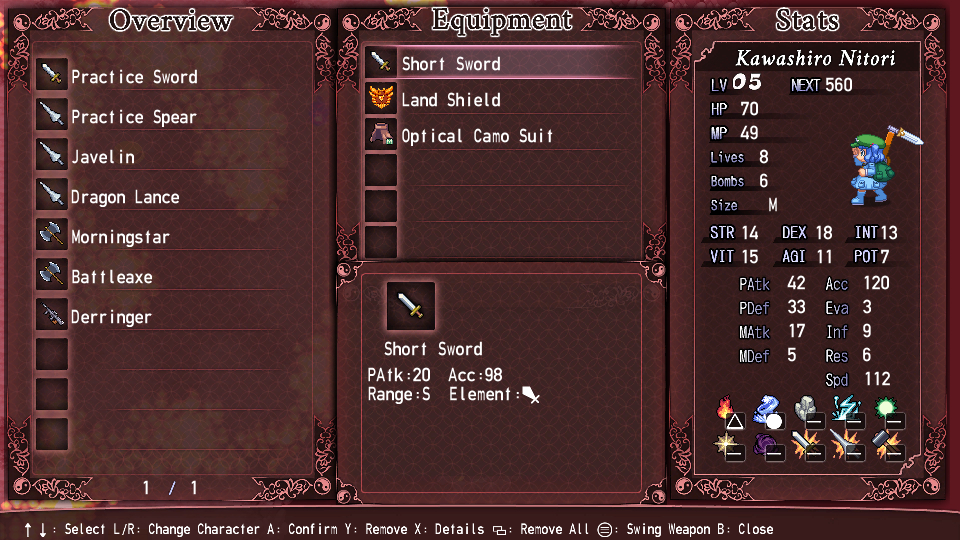
Task: Choose the Practice Spear entry
Action: click(x=133, y=117)
